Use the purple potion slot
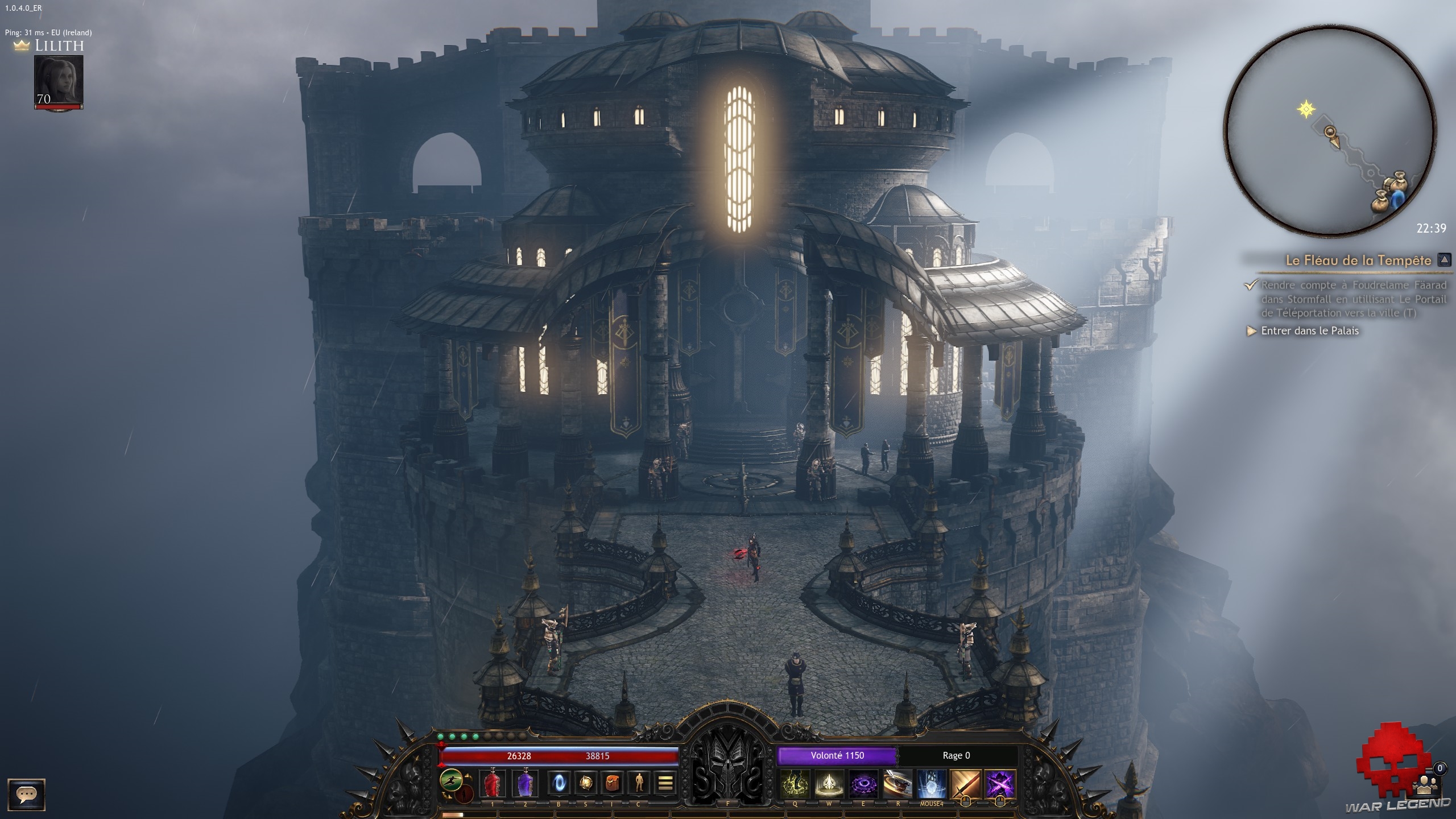Viewport: 1456px width, 819px height. pos(526,784)
